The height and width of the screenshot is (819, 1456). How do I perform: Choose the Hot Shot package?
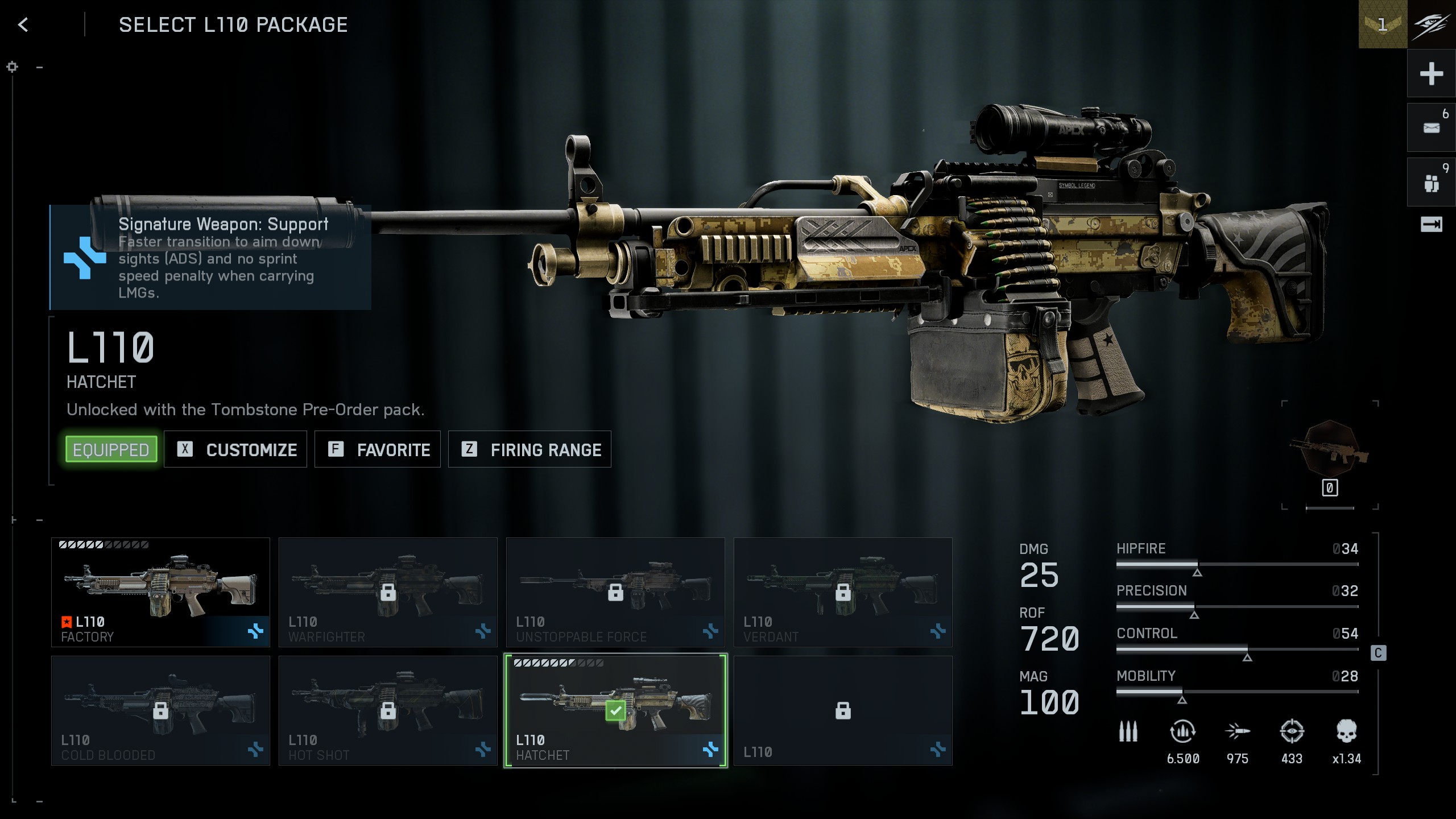tap(388, 710)
